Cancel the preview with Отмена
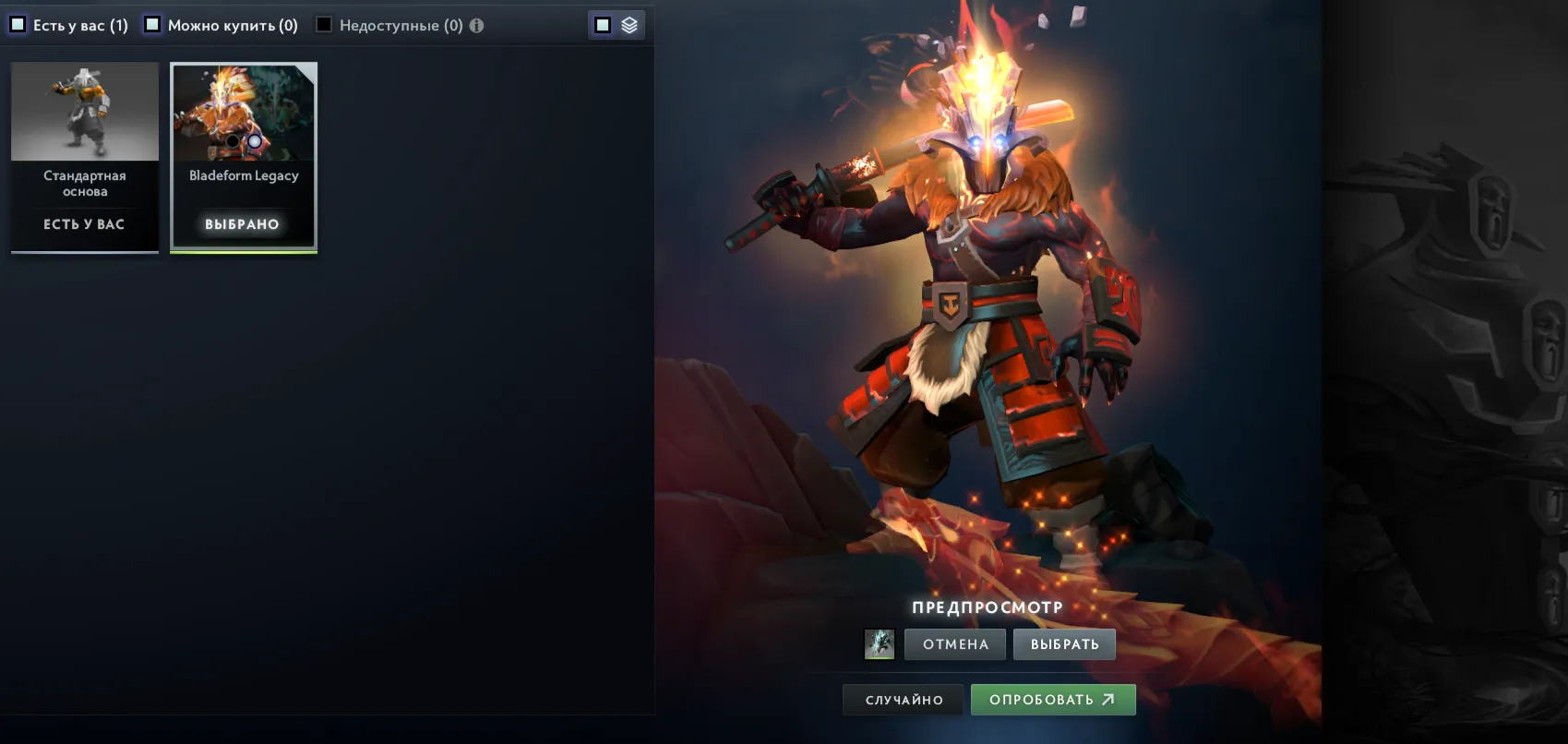 [955, 644]
